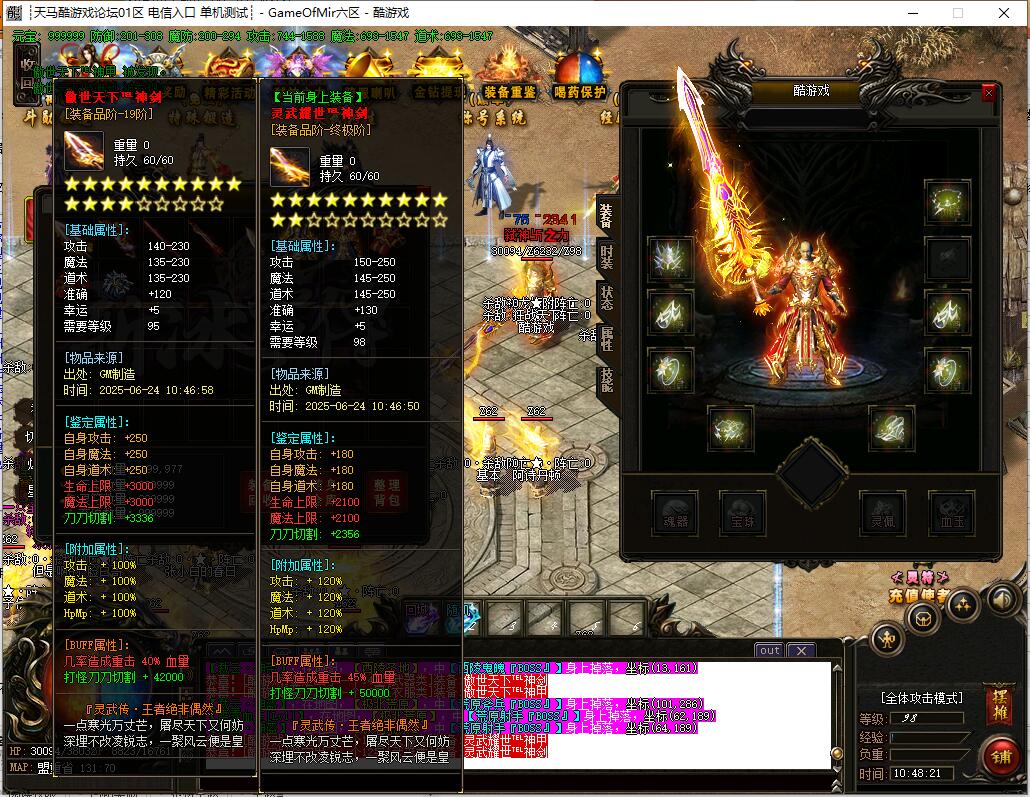Viewport: 1030px width, 797px height.
Task: Open the round 铺 shop button
Action: point(999,757)
